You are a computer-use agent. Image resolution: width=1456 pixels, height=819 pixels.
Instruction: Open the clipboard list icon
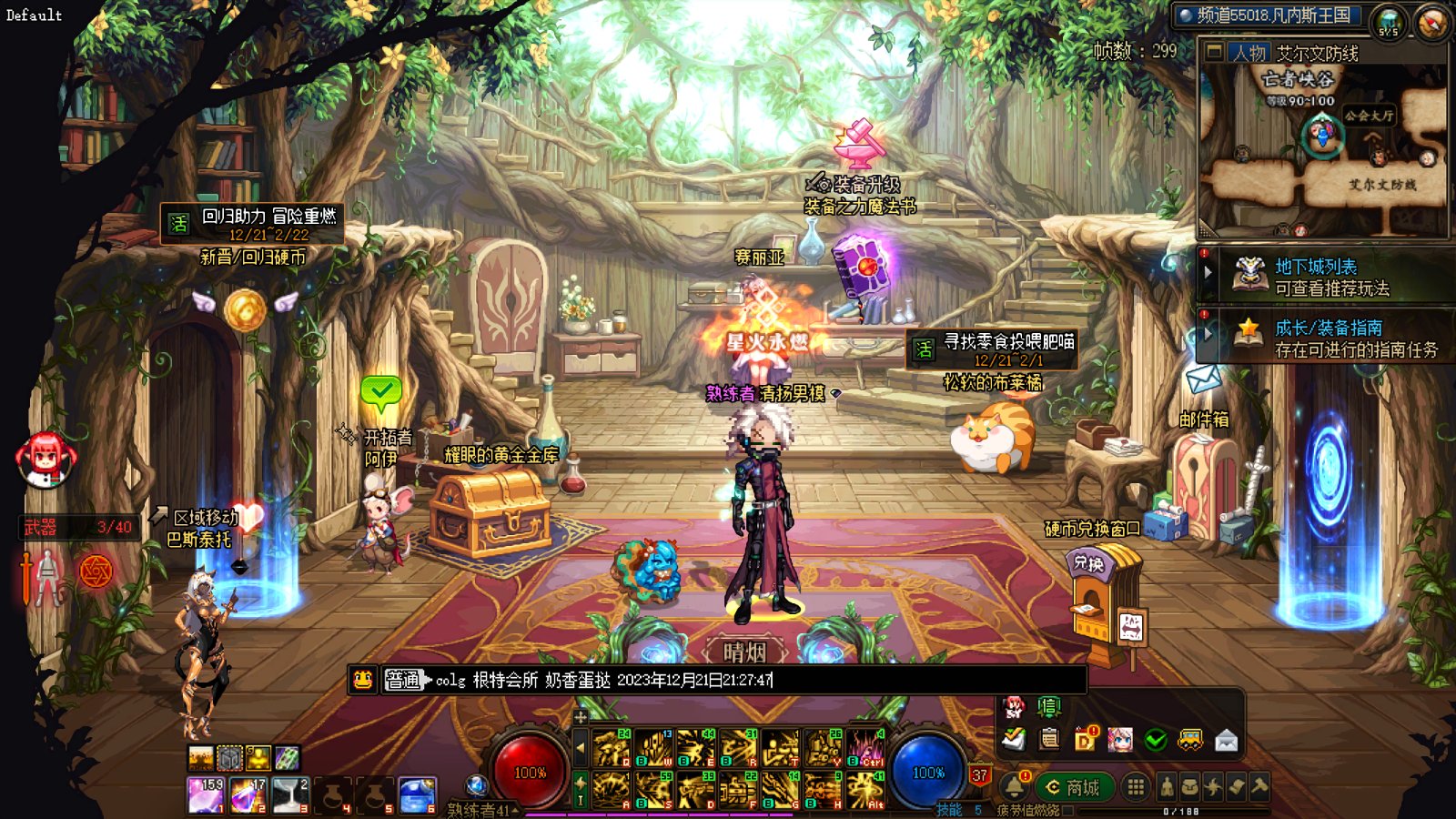(x=1049, y=740)
